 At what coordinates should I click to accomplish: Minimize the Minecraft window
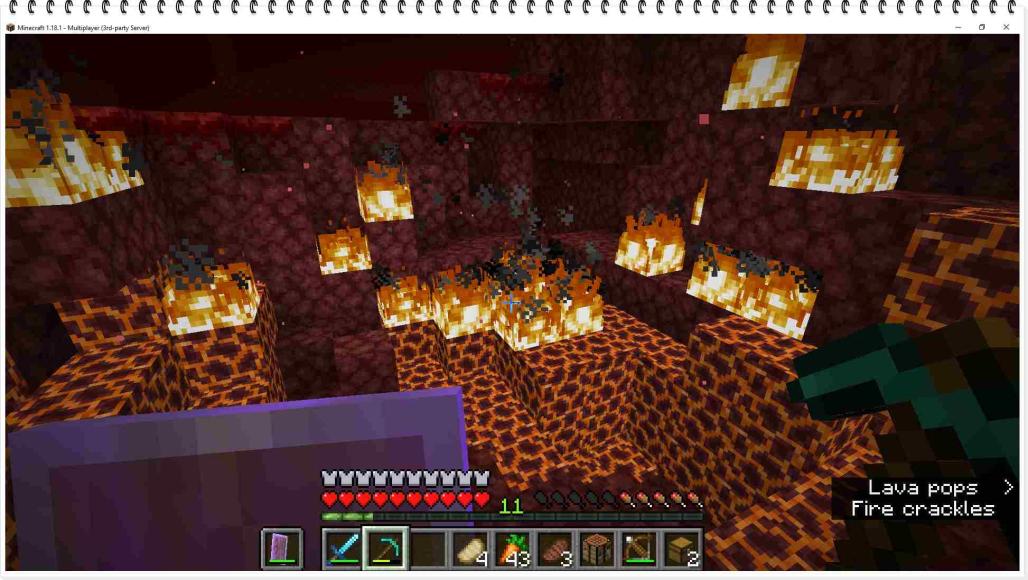(x=957, y=27)
